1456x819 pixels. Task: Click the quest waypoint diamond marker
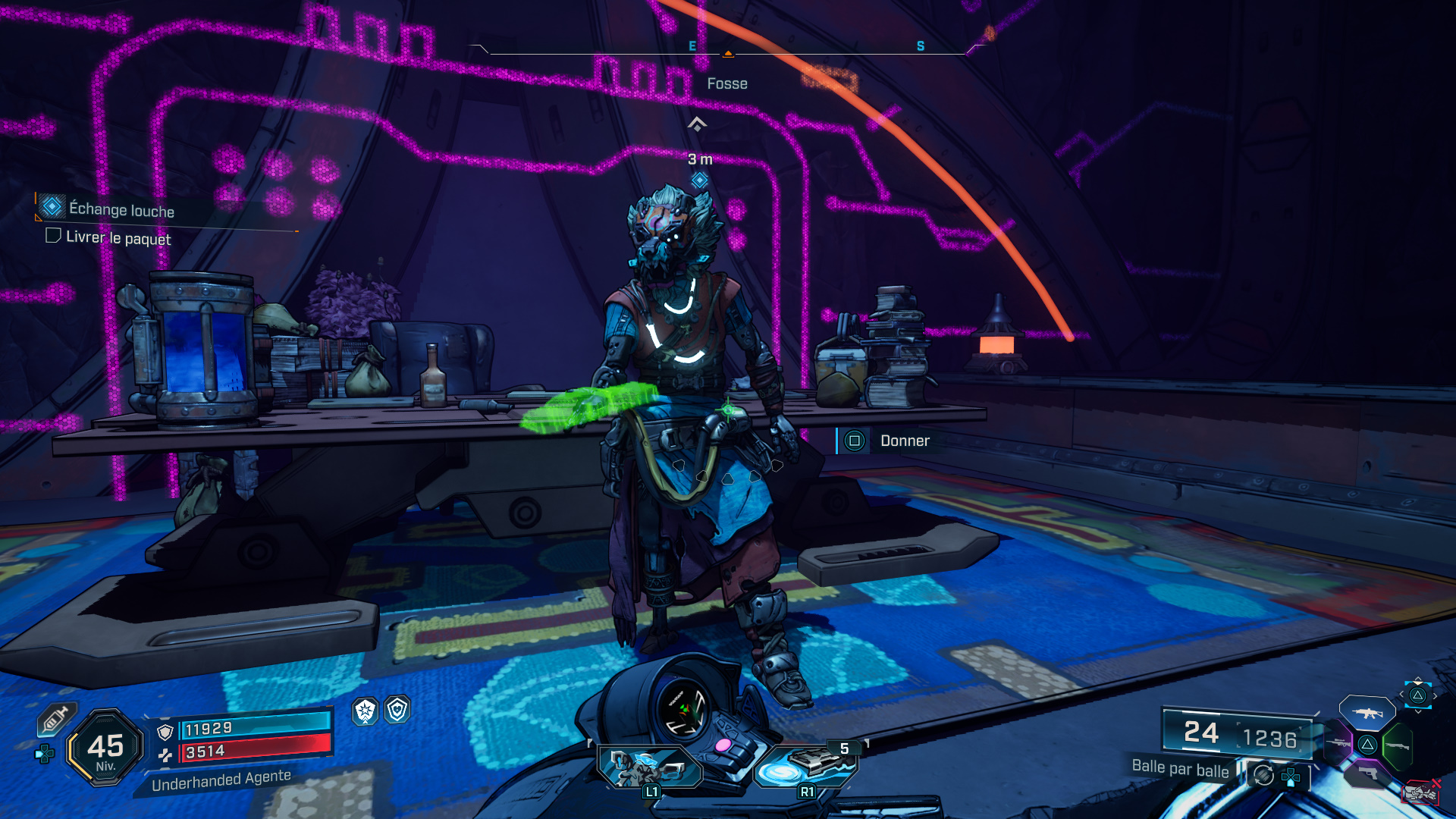(x=699, y=180)
